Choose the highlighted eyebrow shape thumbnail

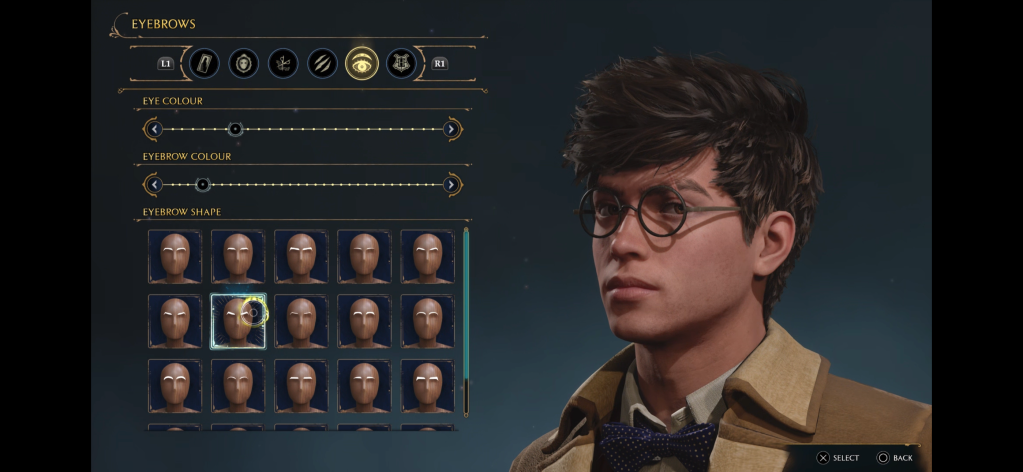pyautogui.click(x=238, y=321)
